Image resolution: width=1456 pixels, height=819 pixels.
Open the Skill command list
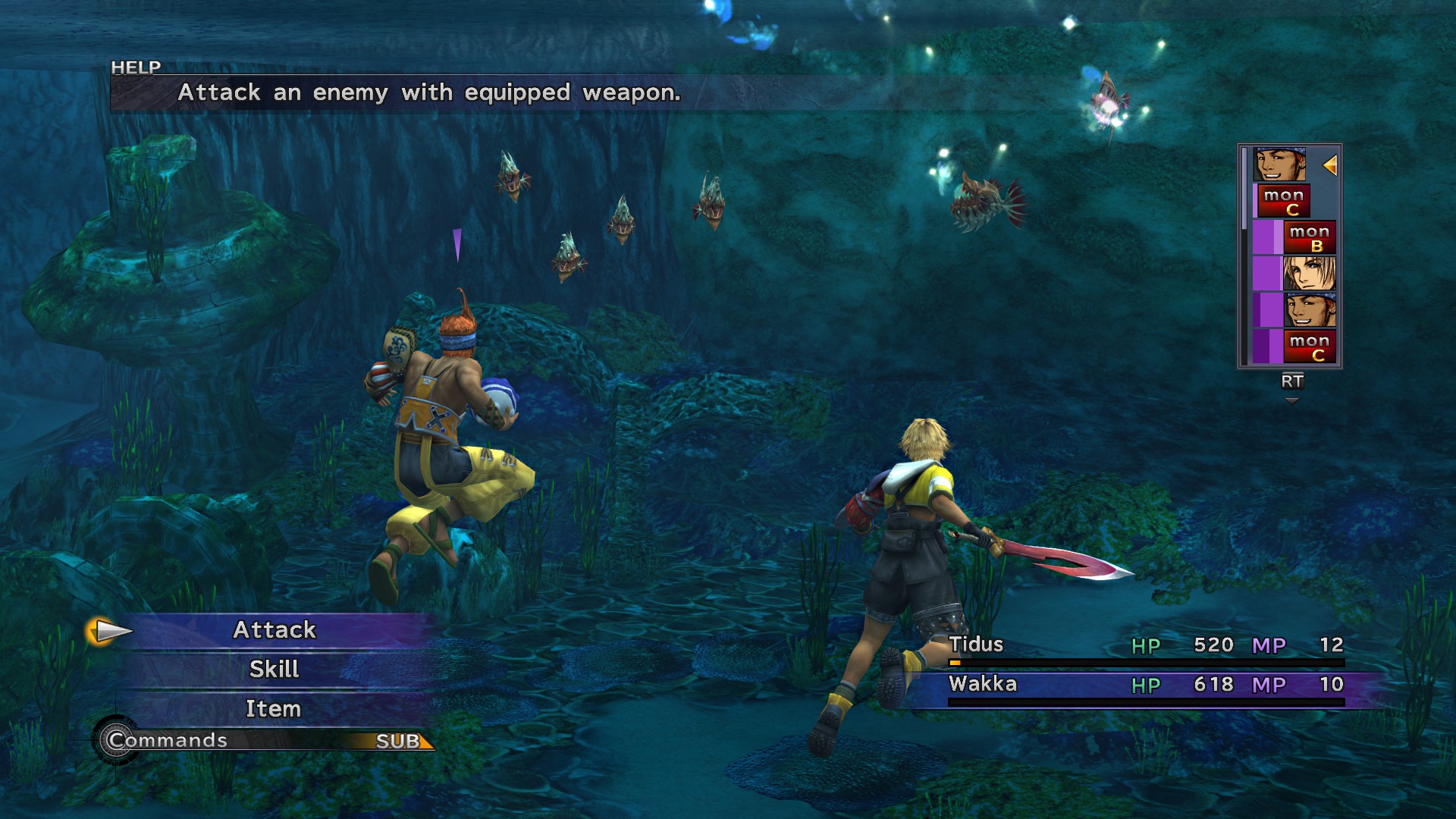click(275, 670)
